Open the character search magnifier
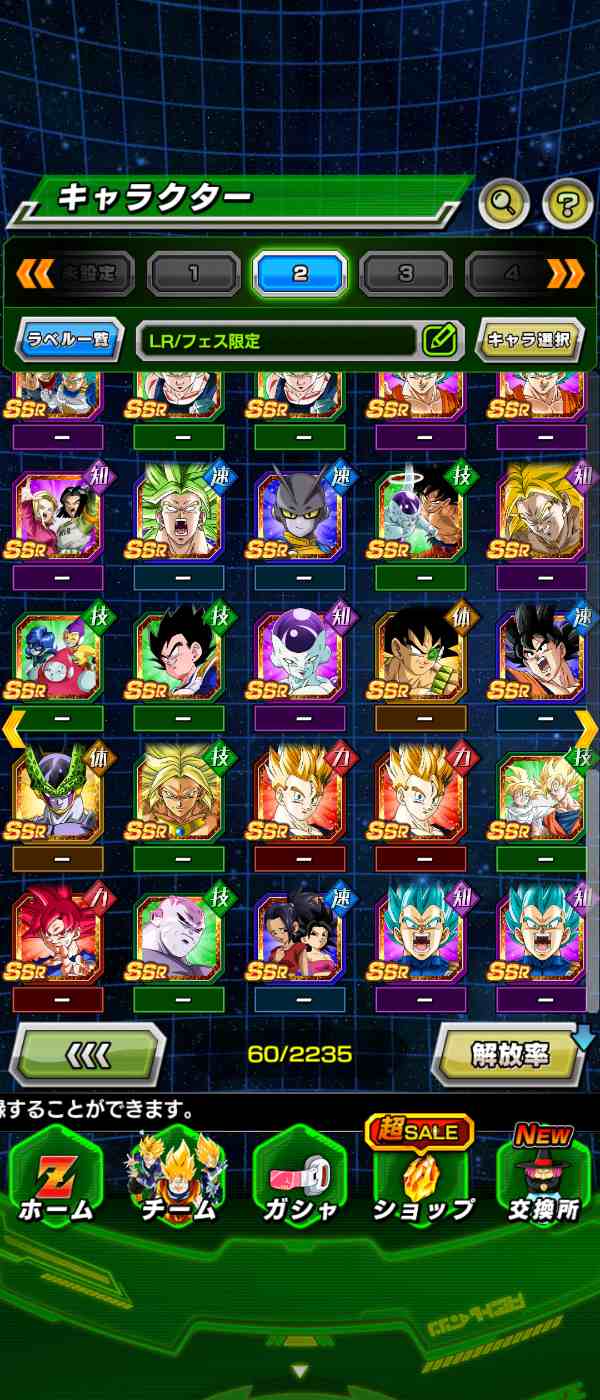This screenshot has height=1400, width=600. click(504, 204)
